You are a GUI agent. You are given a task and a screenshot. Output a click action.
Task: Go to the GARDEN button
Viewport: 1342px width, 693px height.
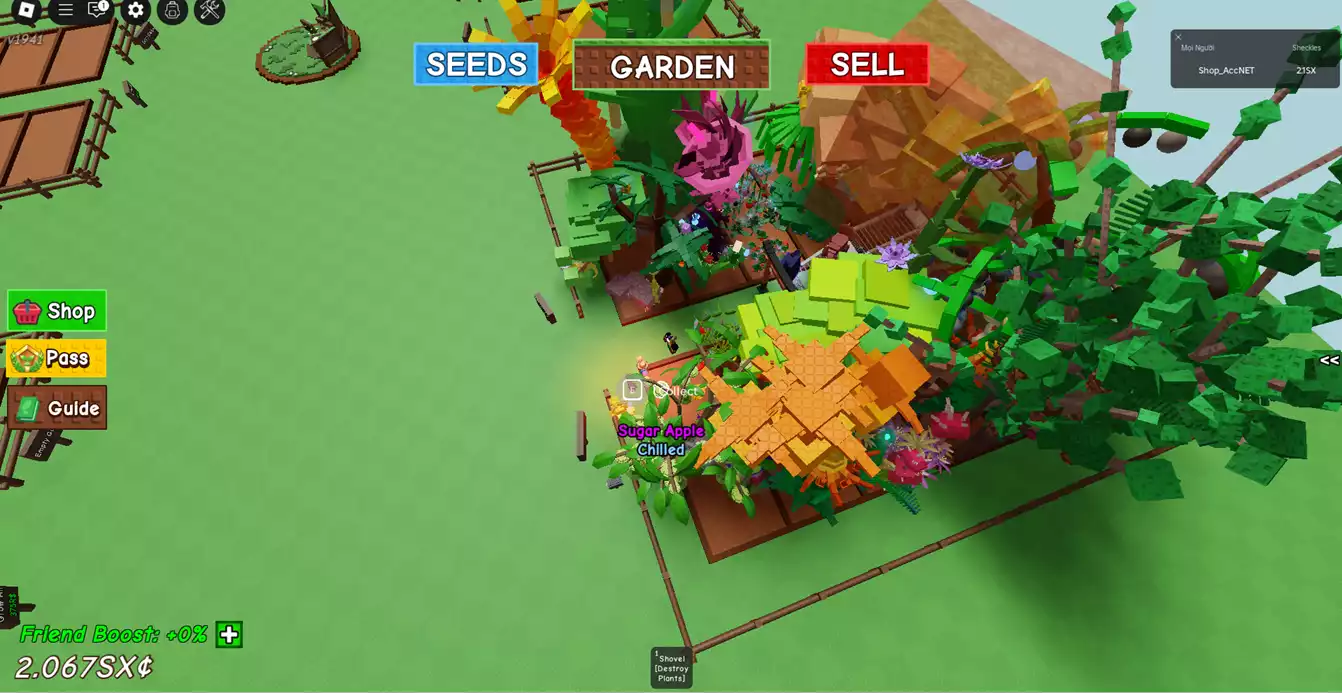pyautogui.click(x=672, y=67)
